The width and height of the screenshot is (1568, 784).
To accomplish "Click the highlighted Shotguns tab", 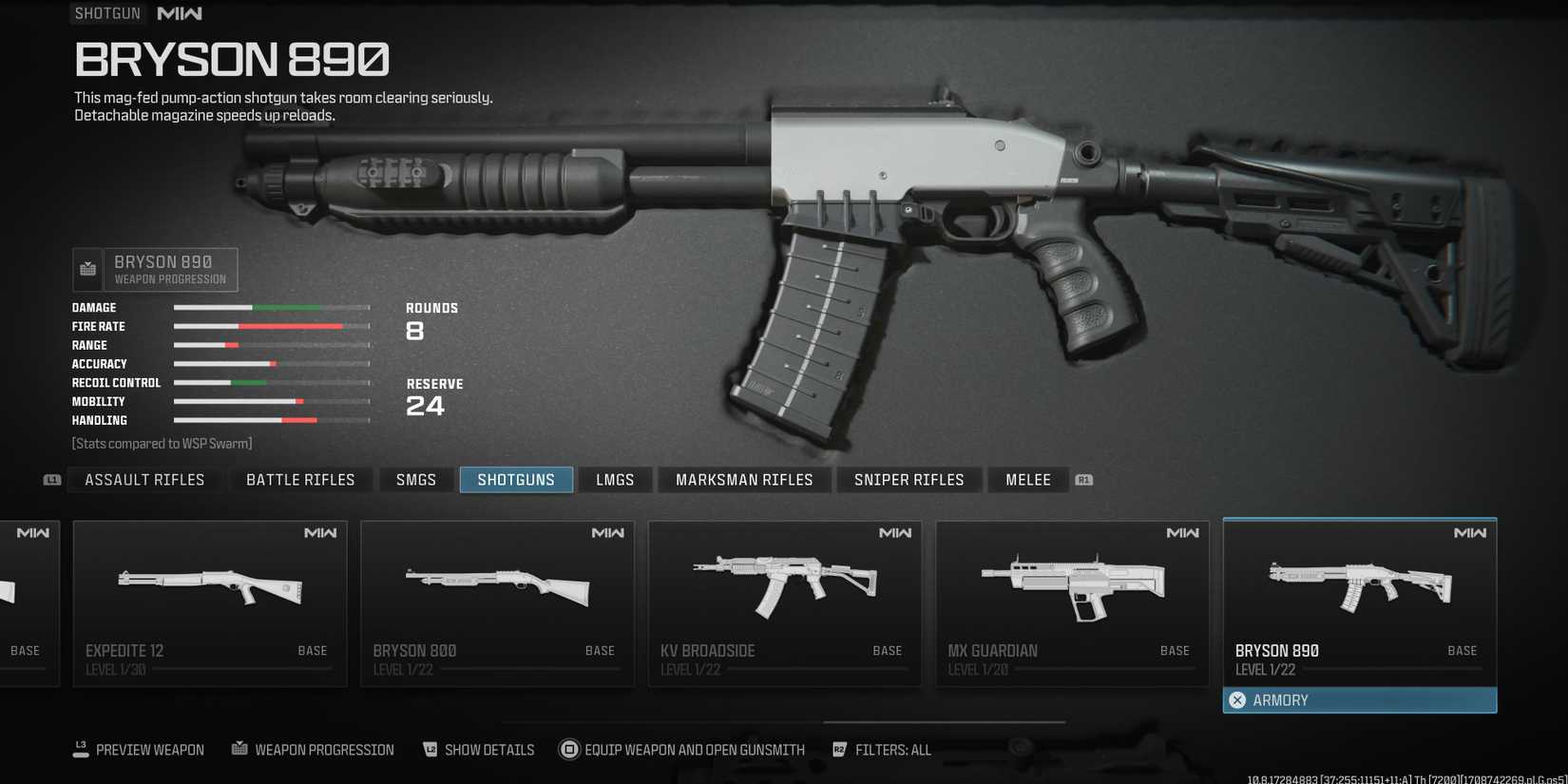I will (516, 480).
